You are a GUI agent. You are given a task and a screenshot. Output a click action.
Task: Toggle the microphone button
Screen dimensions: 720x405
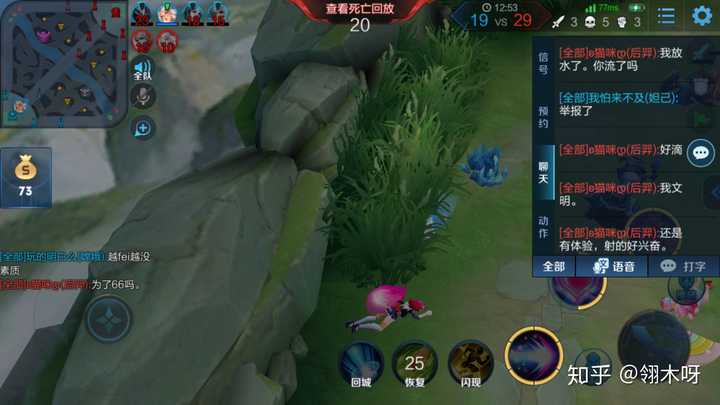143,96
